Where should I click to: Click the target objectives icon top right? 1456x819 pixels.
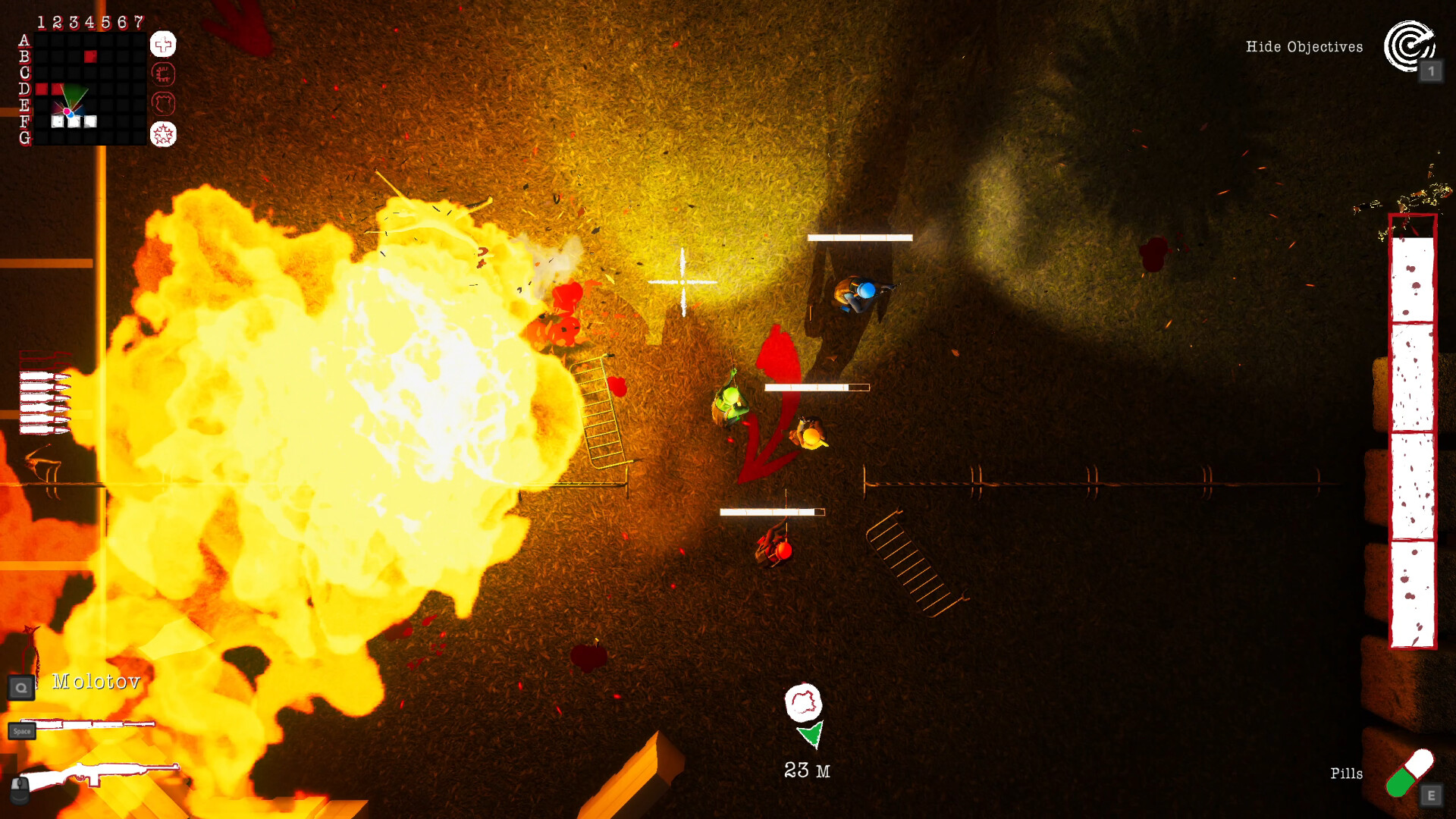click(1409, 47)
